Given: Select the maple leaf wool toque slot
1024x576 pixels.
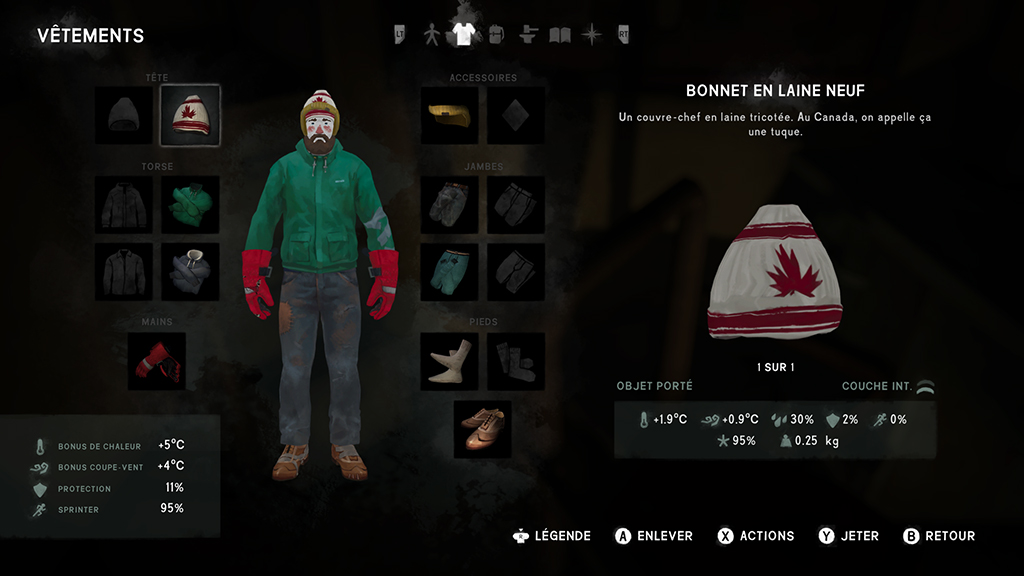Looking at the screenshot, I should tap(190, 115).
